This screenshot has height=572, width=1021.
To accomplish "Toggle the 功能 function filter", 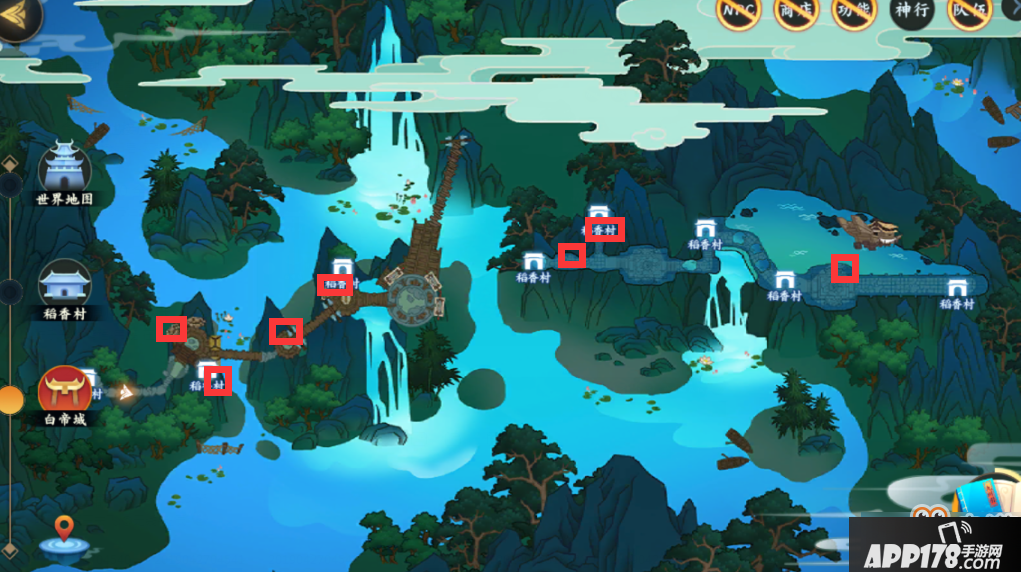I will (853, 13).
